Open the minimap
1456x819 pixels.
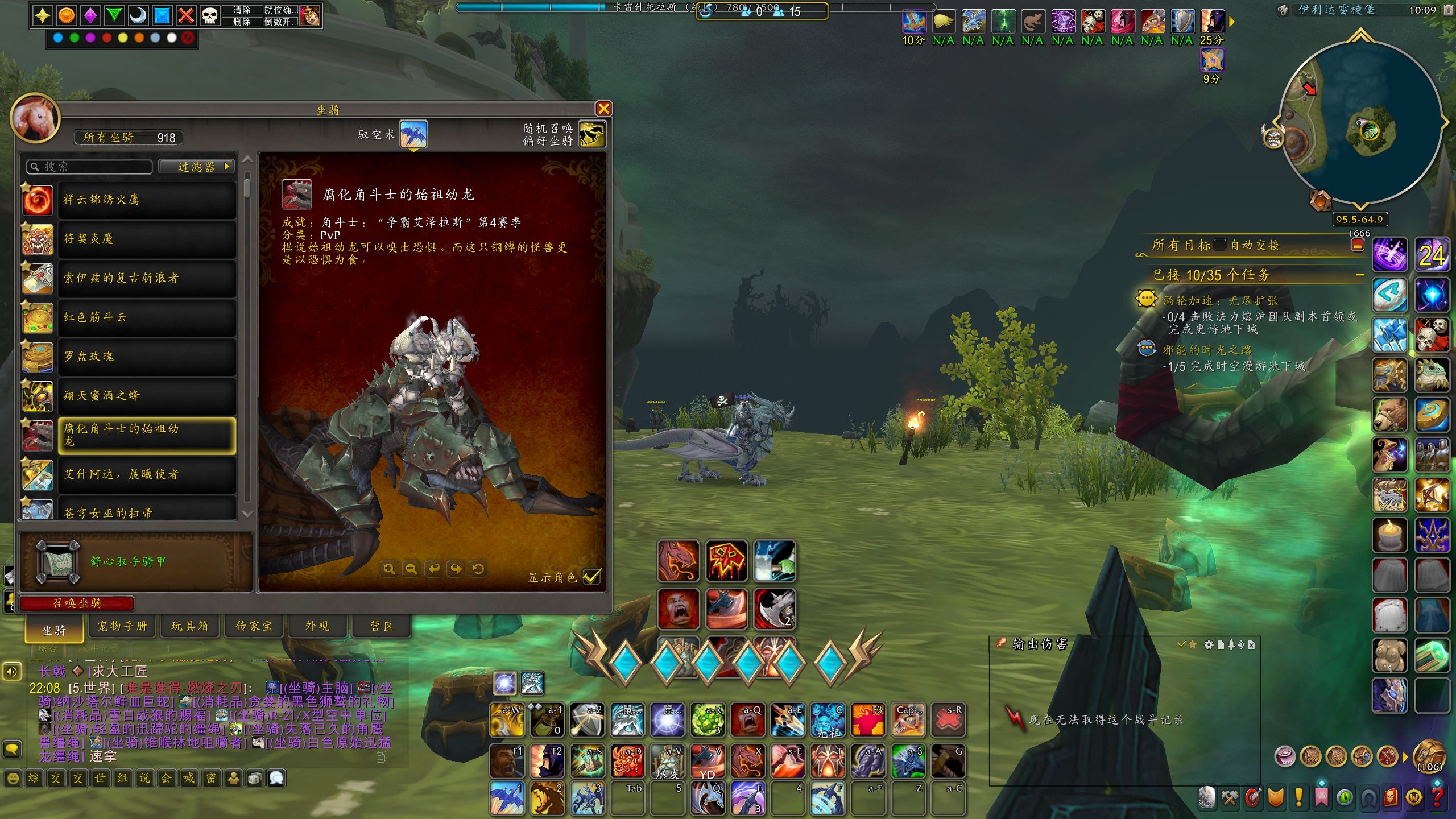tap(1359, 122)
